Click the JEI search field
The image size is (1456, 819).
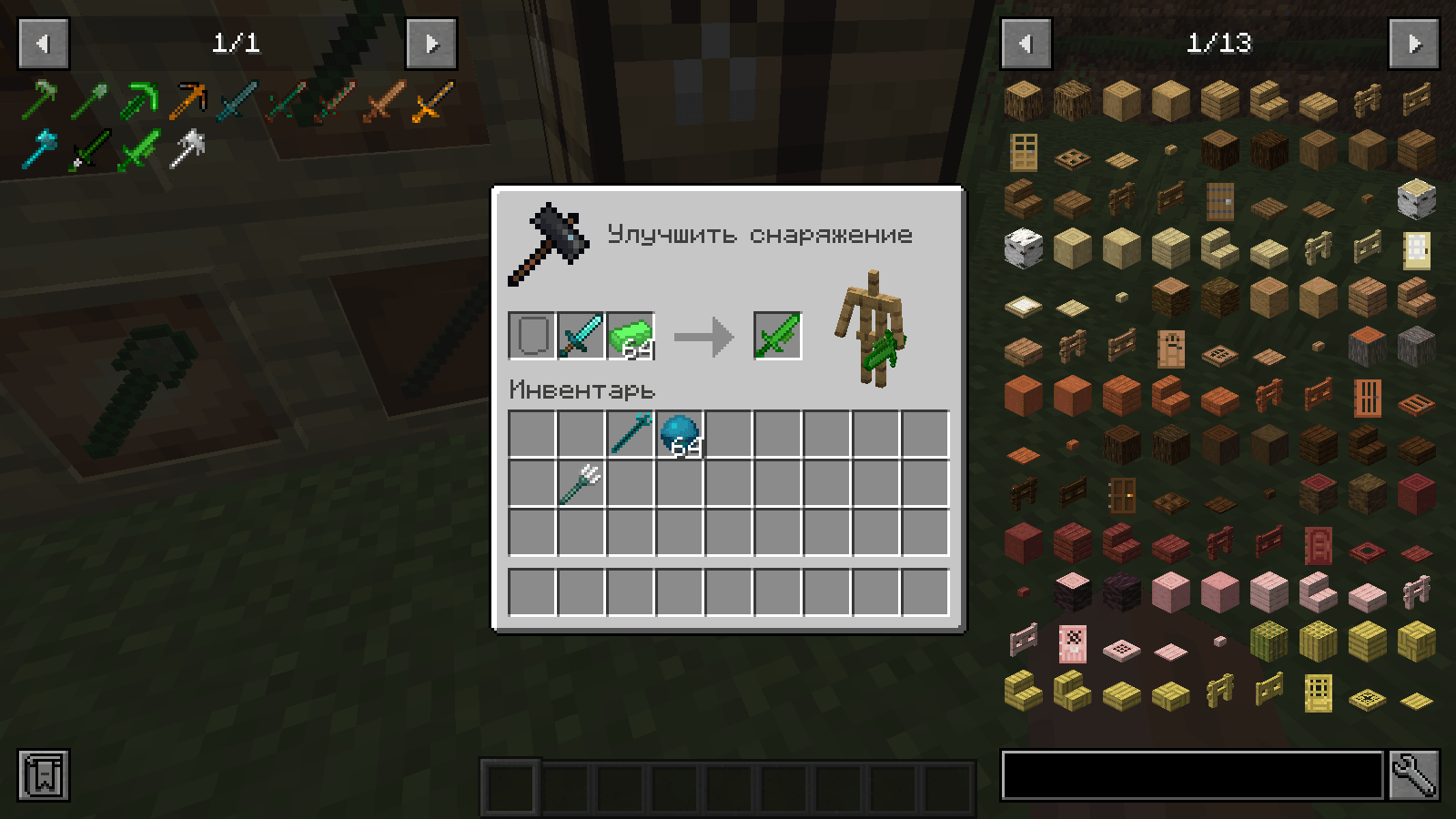coord(1183,775)
